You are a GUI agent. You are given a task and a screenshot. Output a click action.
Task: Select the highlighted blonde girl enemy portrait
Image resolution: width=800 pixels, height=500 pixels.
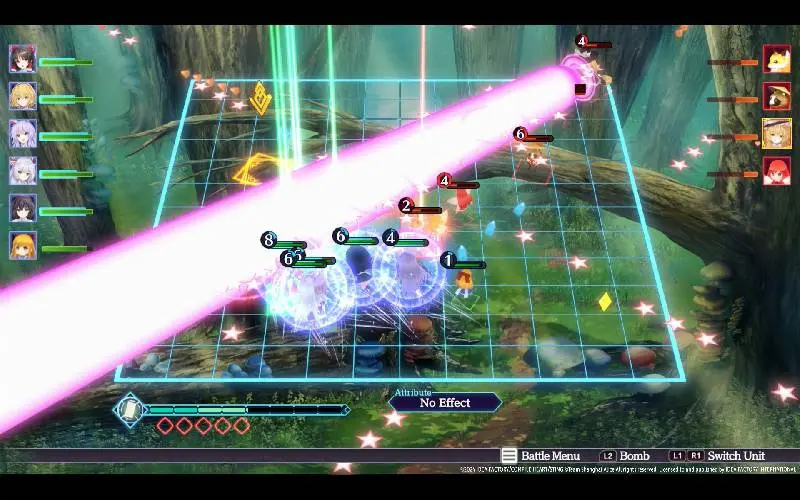coord(777,134)
